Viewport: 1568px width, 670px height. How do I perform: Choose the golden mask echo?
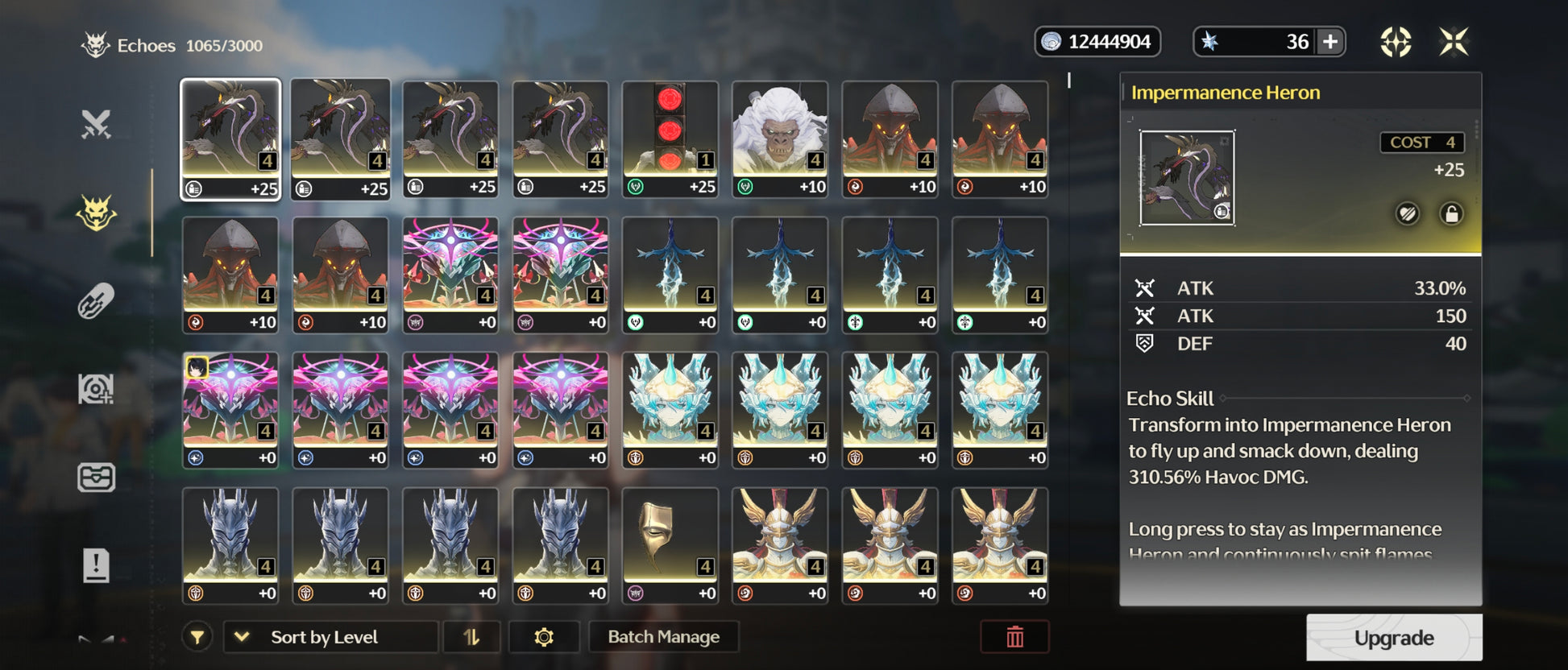coord(670,545)
